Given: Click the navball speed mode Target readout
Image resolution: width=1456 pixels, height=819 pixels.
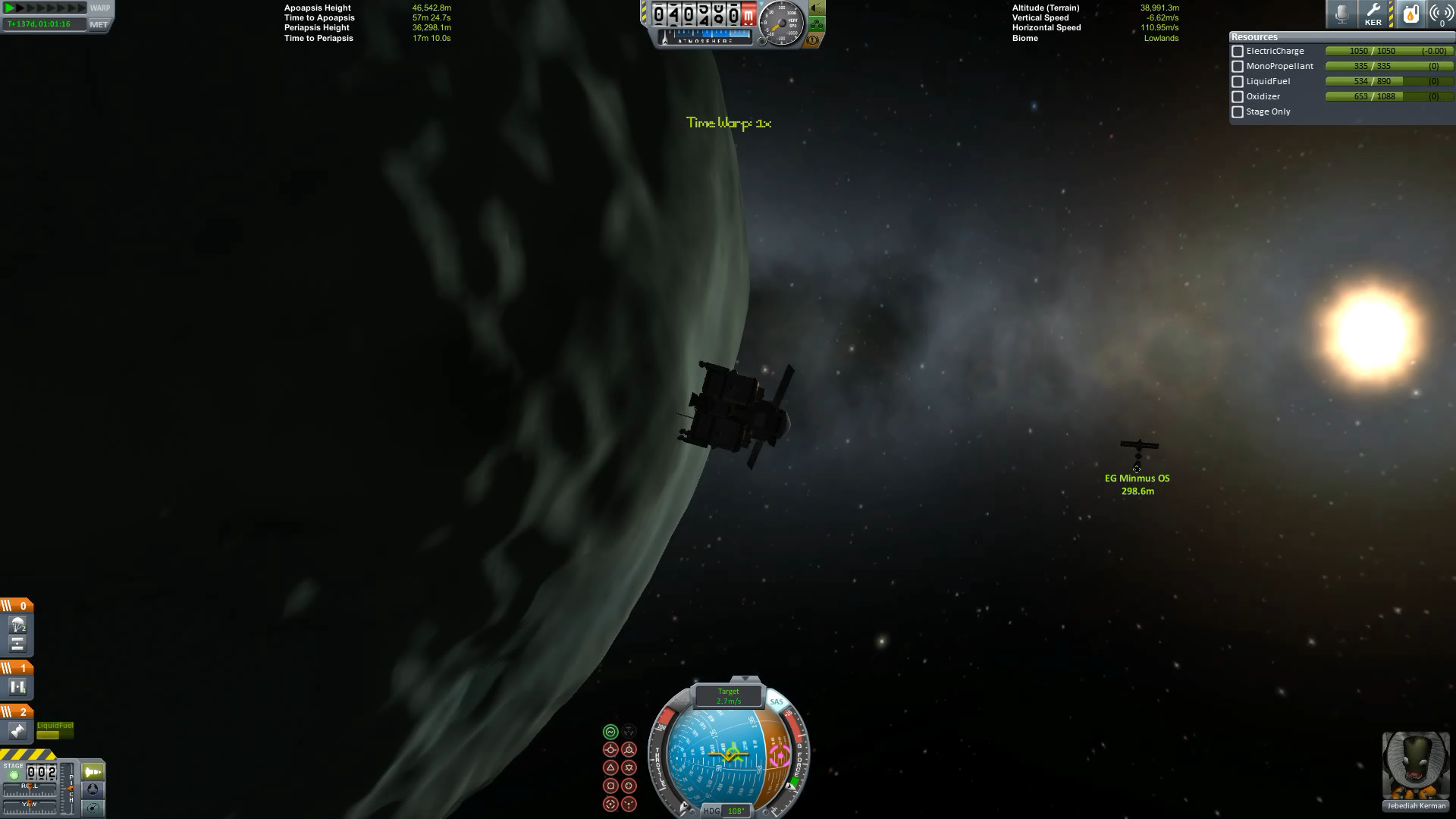Looking at the screenshot, I should [729, 695].
